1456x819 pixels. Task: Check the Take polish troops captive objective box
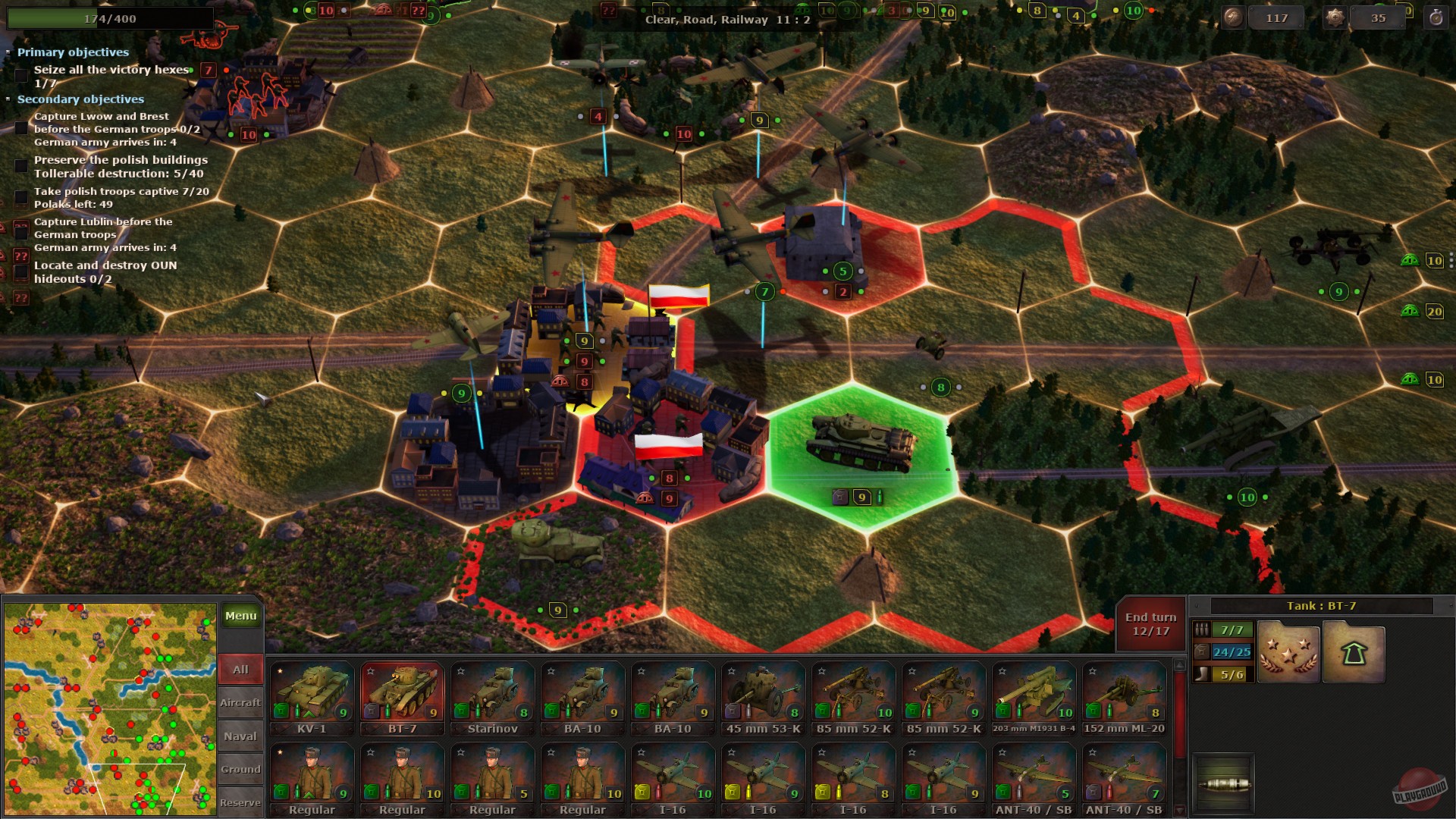pos(20,197)
